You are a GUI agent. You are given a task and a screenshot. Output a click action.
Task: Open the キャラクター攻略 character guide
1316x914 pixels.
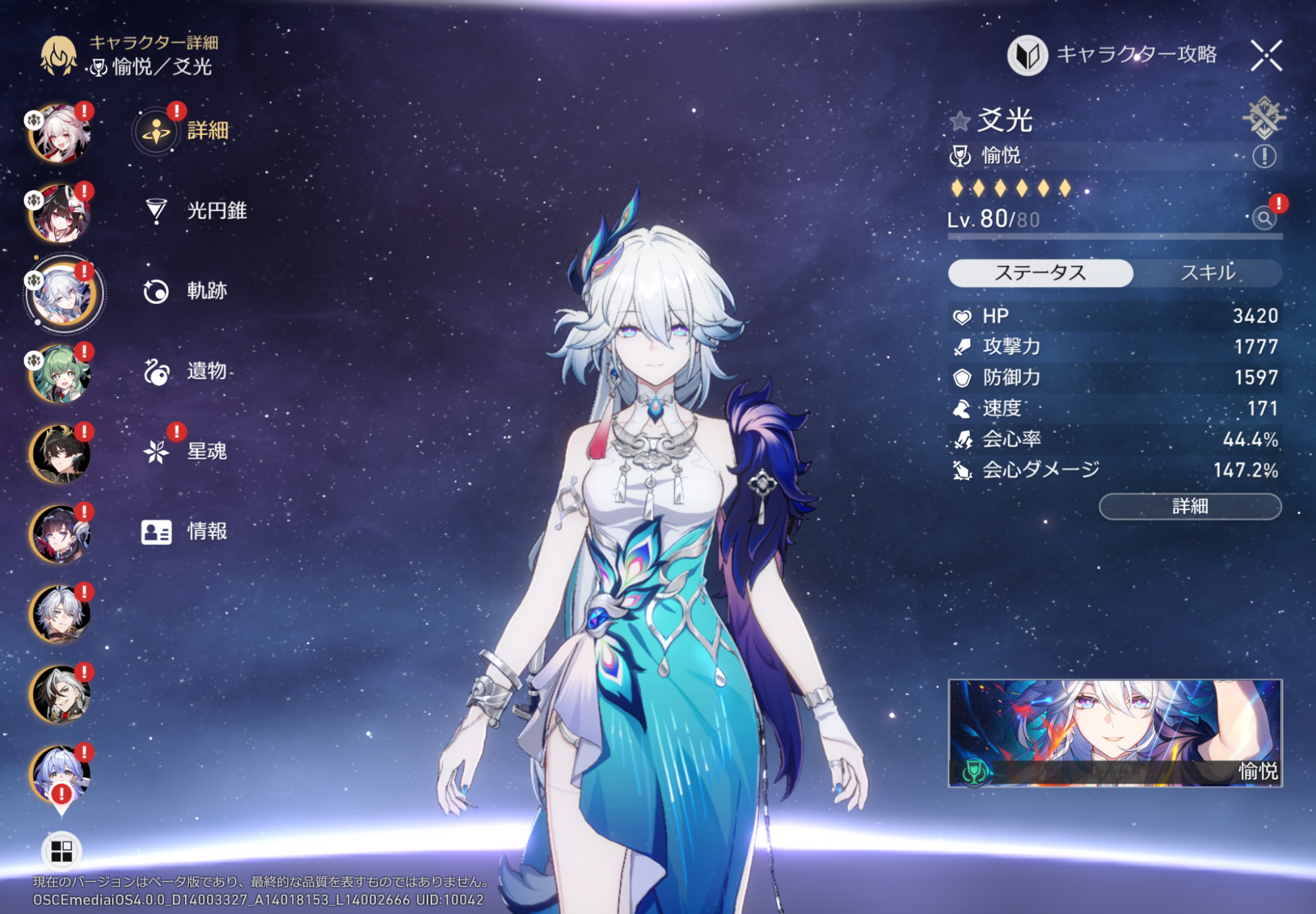[x=1113, y=55]
